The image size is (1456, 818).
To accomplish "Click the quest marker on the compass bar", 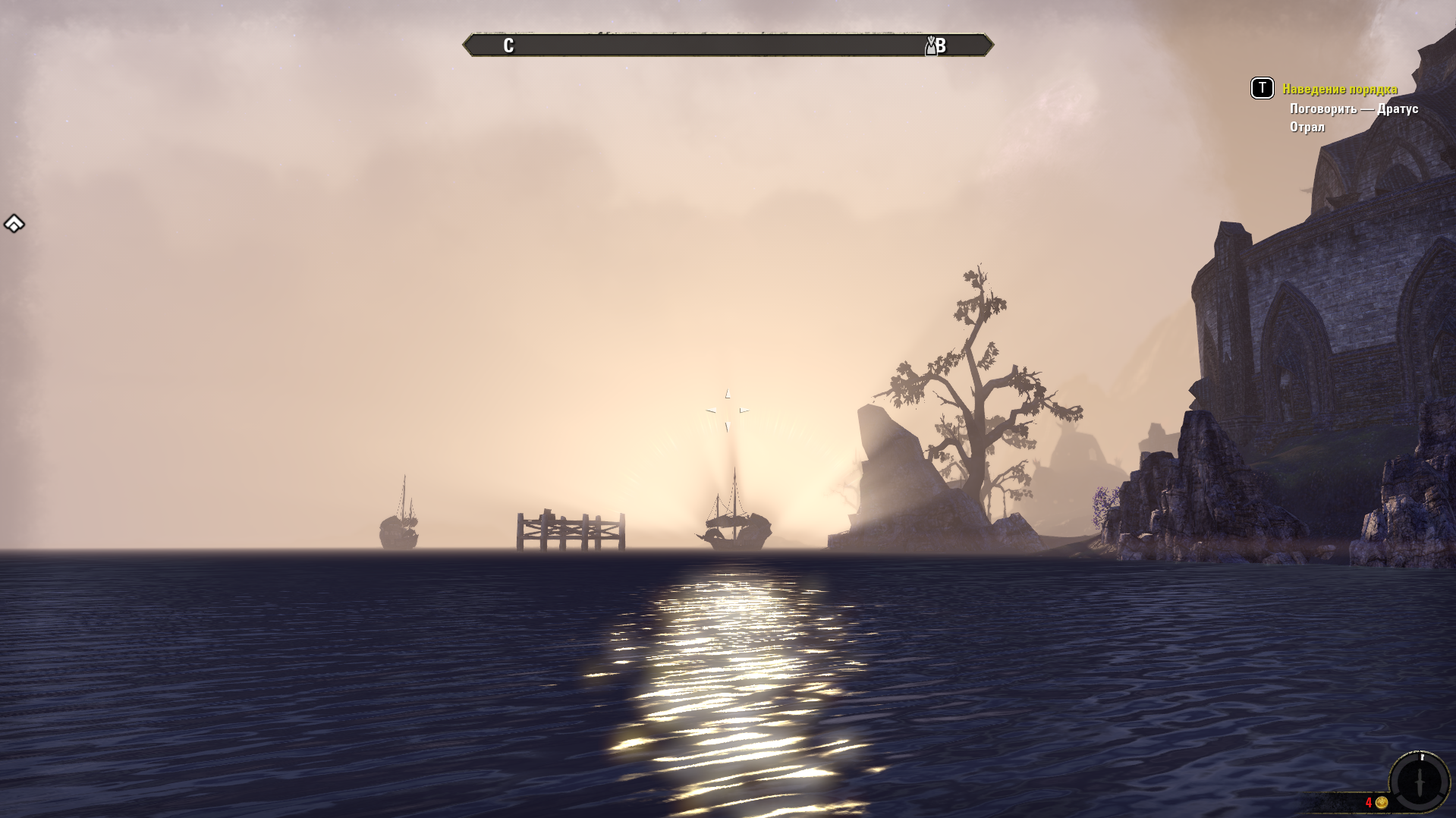I will click(x=931, y=46).
